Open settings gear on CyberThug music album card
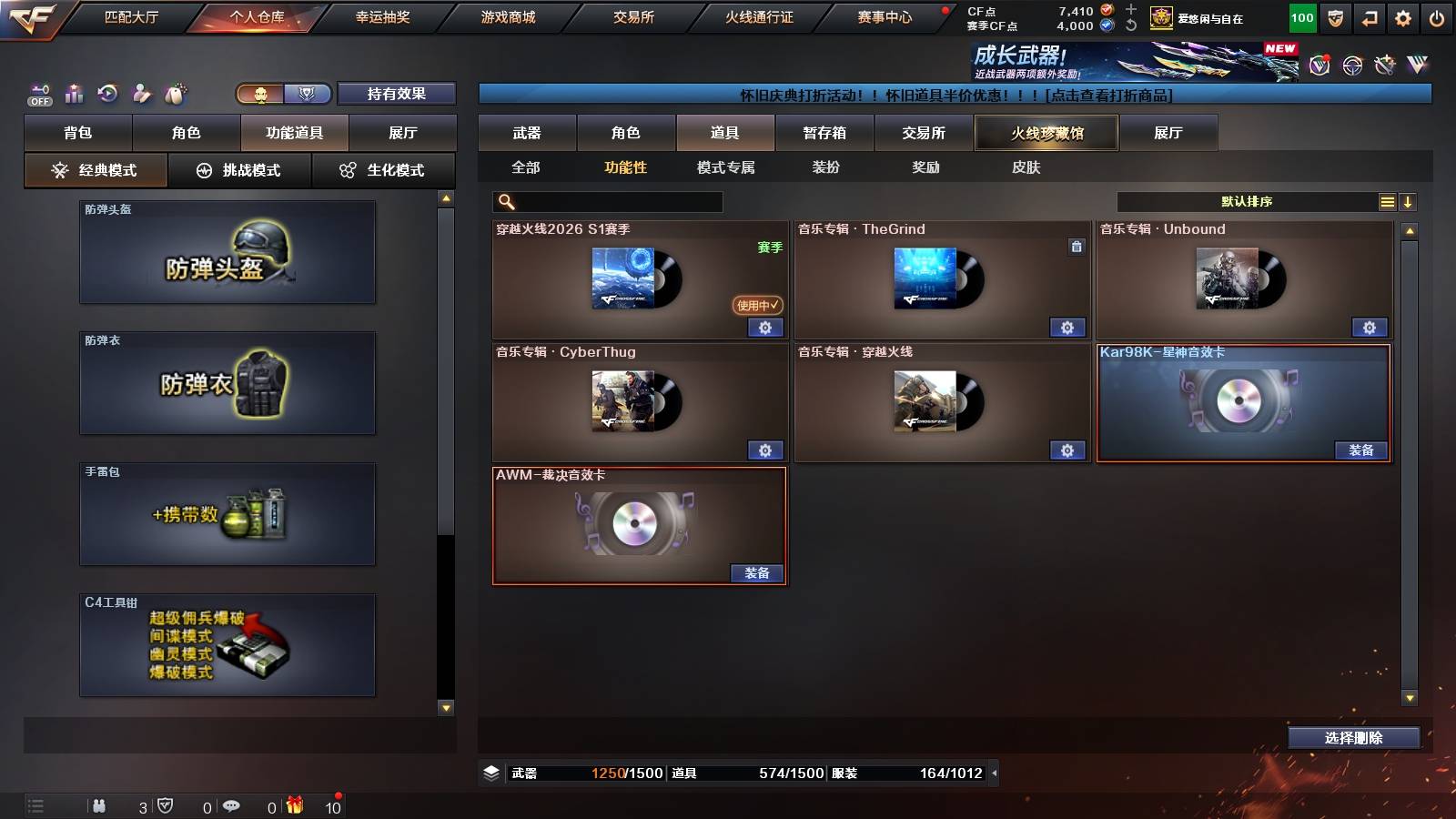Screen dimensions: 1456x819 [x=765, y=450]
